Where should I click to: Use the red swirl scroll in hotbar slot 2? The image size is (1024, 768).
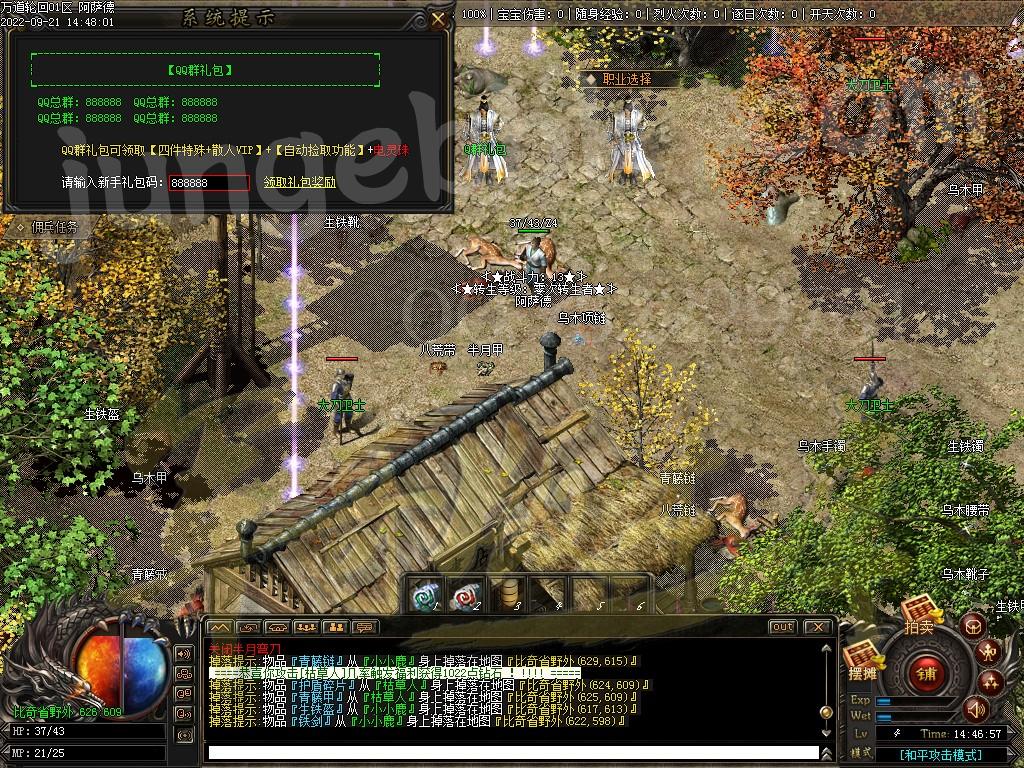466,596
